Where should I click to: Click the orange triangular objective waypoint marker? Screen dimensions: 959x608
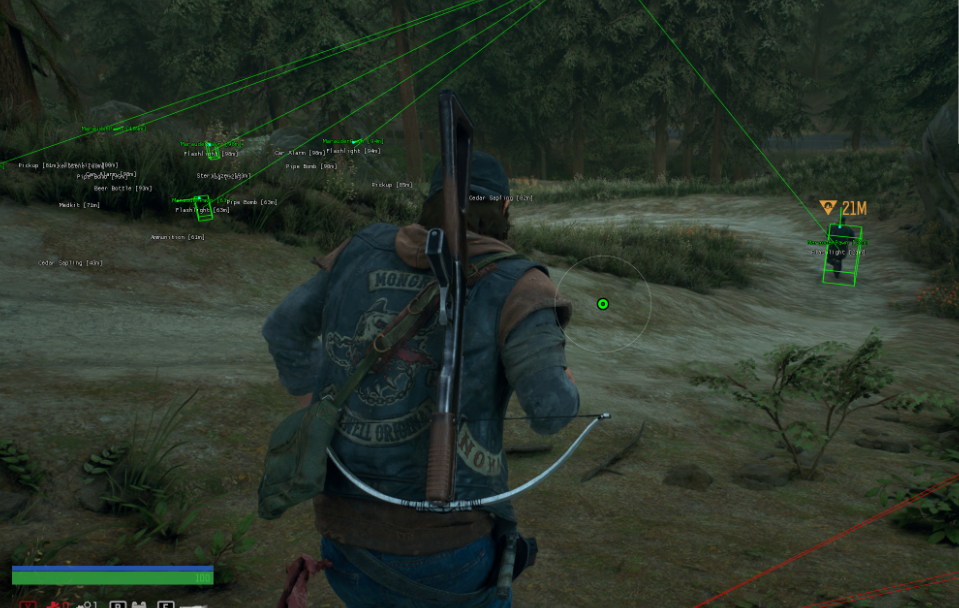827,207
